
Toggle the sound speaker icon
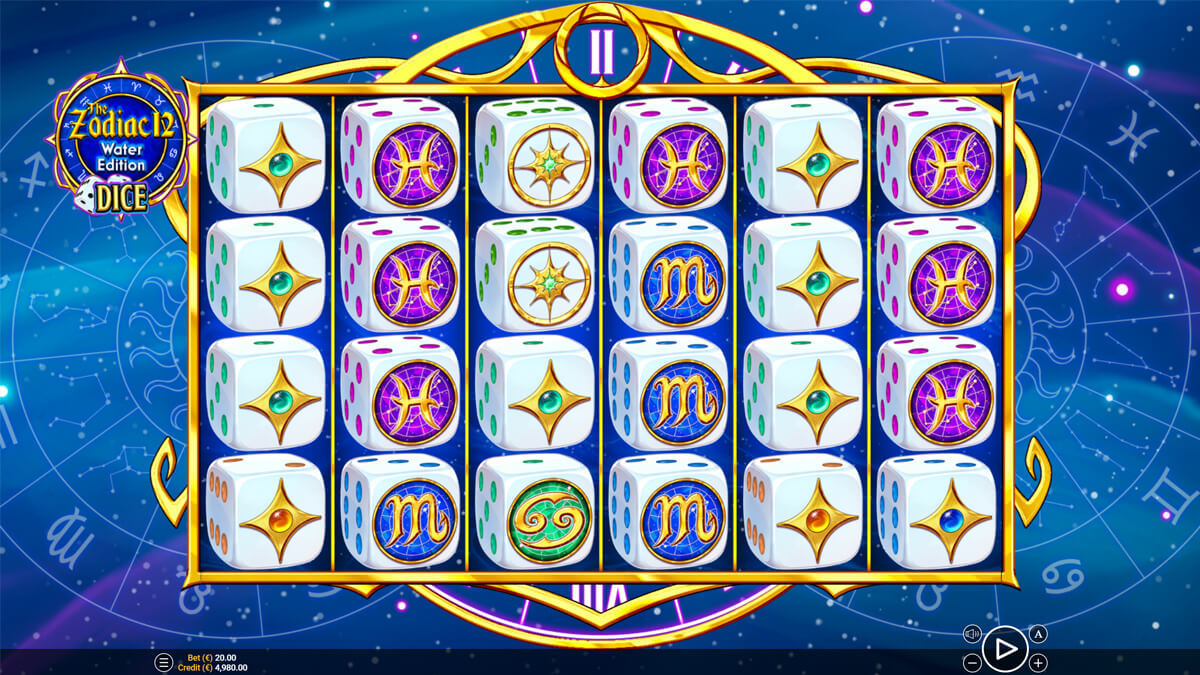pos(972,634)
